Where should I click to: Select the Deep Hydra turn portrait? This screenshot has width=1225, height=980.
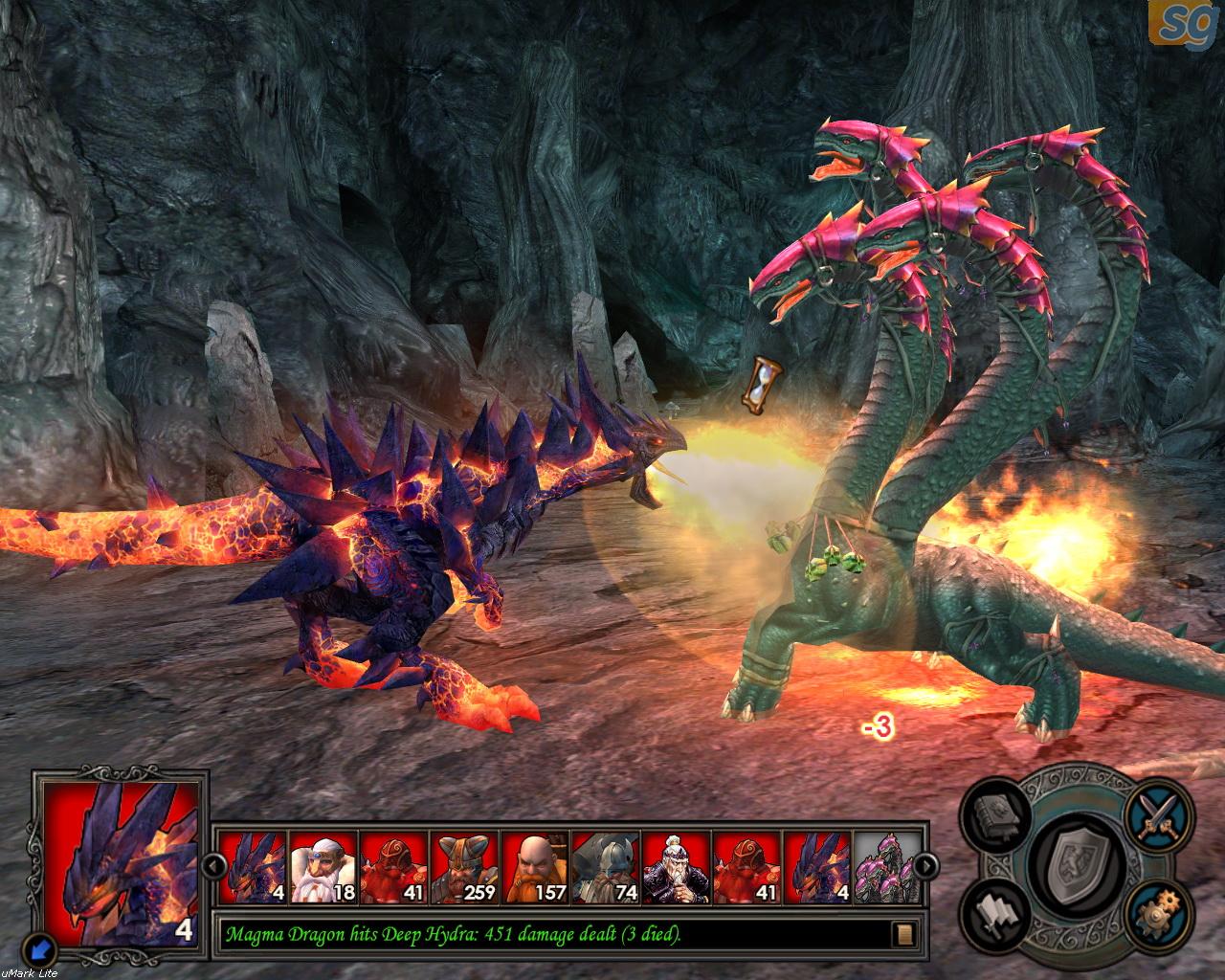[x=887, y=867]
